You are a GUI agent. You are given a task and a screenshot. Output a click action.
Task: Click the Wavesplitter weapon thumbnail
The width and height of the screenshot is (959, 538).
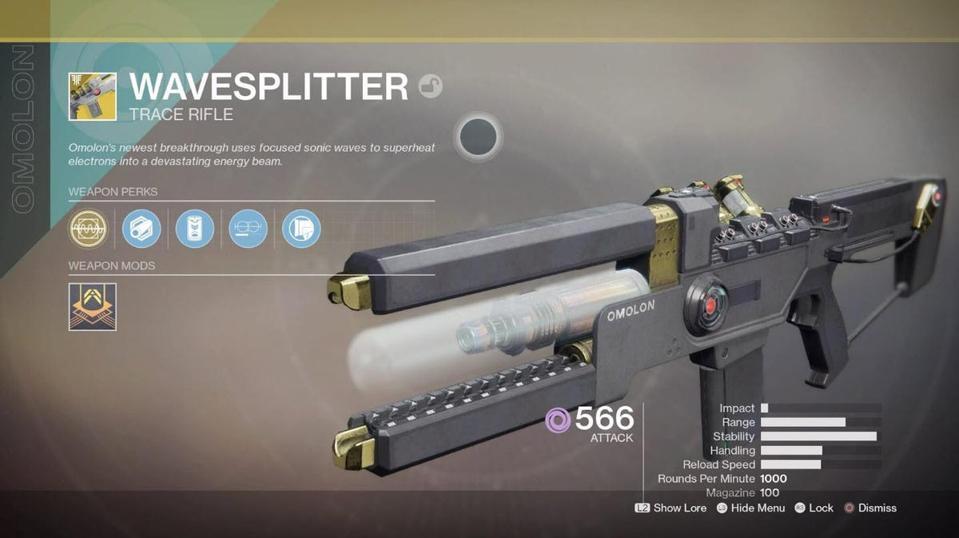coord(92,97)
